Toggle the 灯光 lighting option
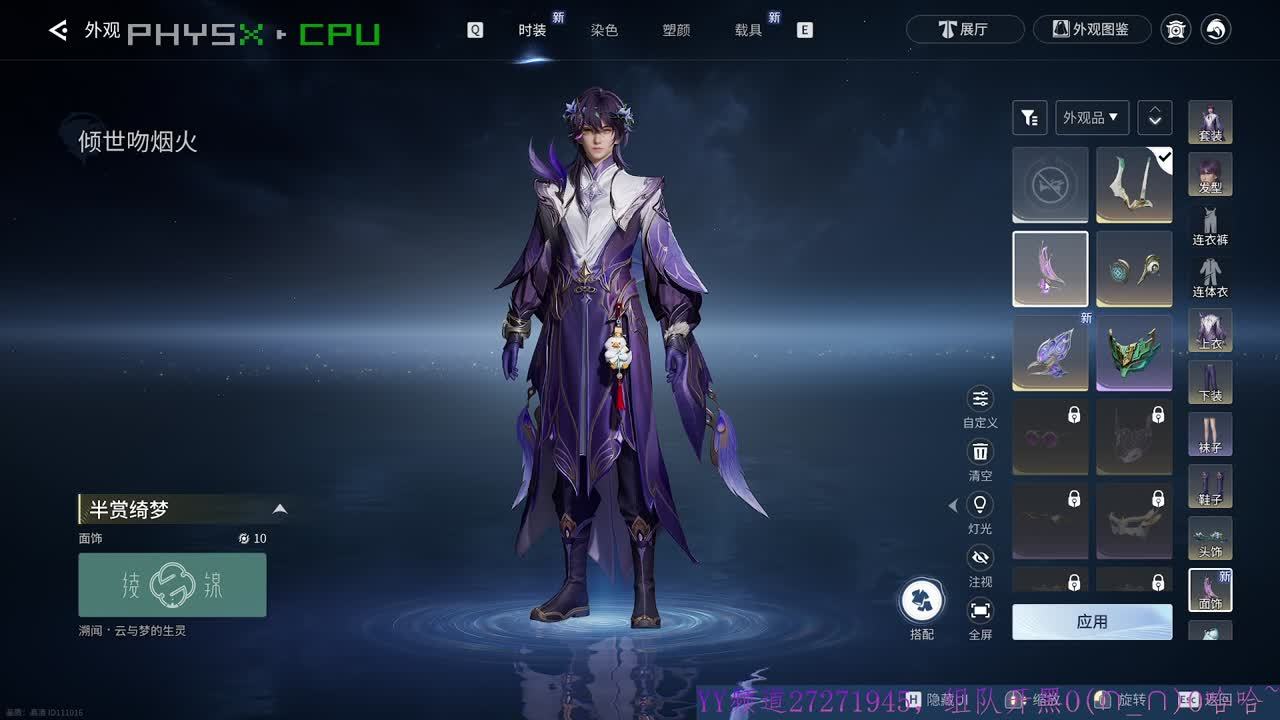1280x720 pixels. (x=980, y=512)
